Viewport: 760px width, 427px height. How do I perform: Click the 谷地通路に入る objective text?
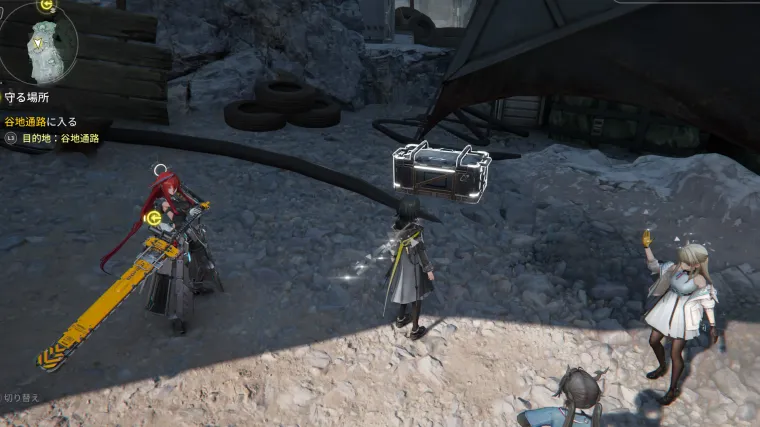tap(41, 122)
